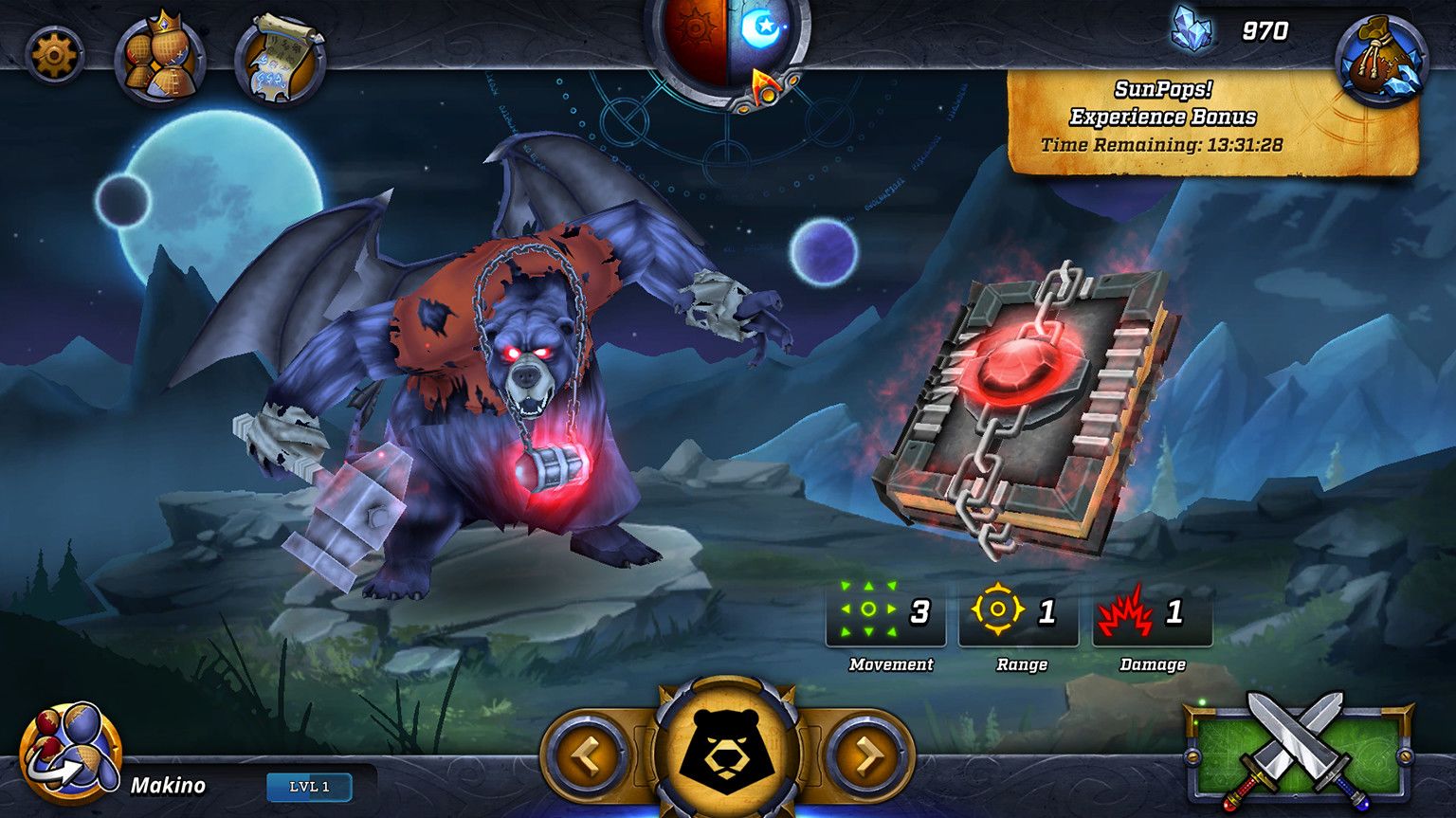This screenshot has width=1456, height=818.
Task: Show next character with right arrow
Action: (x=868, y=755)
